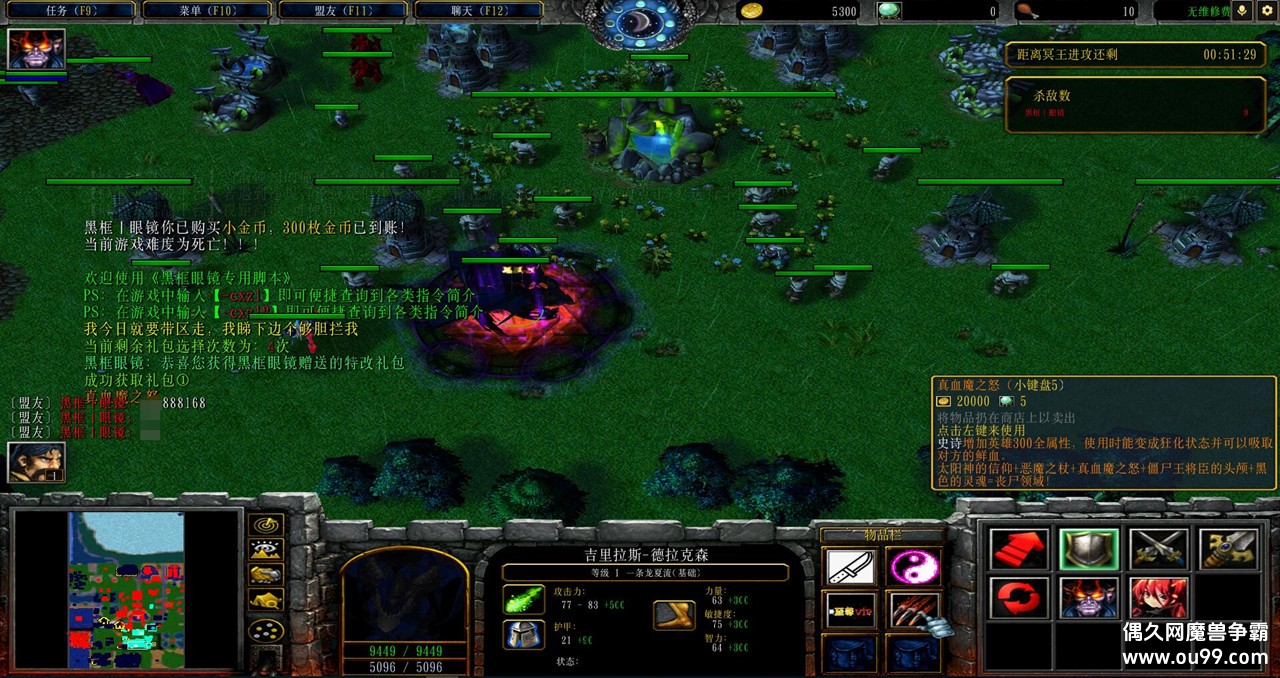Use the red claws inventory item
Image resolution: width=1280 pixels, height=678 pixels.
point(913,610)
